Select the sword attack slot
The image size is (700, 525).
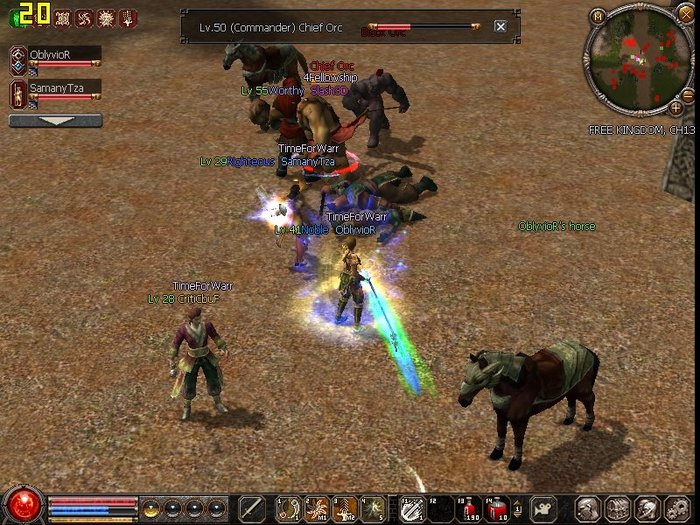coord(251,508)
